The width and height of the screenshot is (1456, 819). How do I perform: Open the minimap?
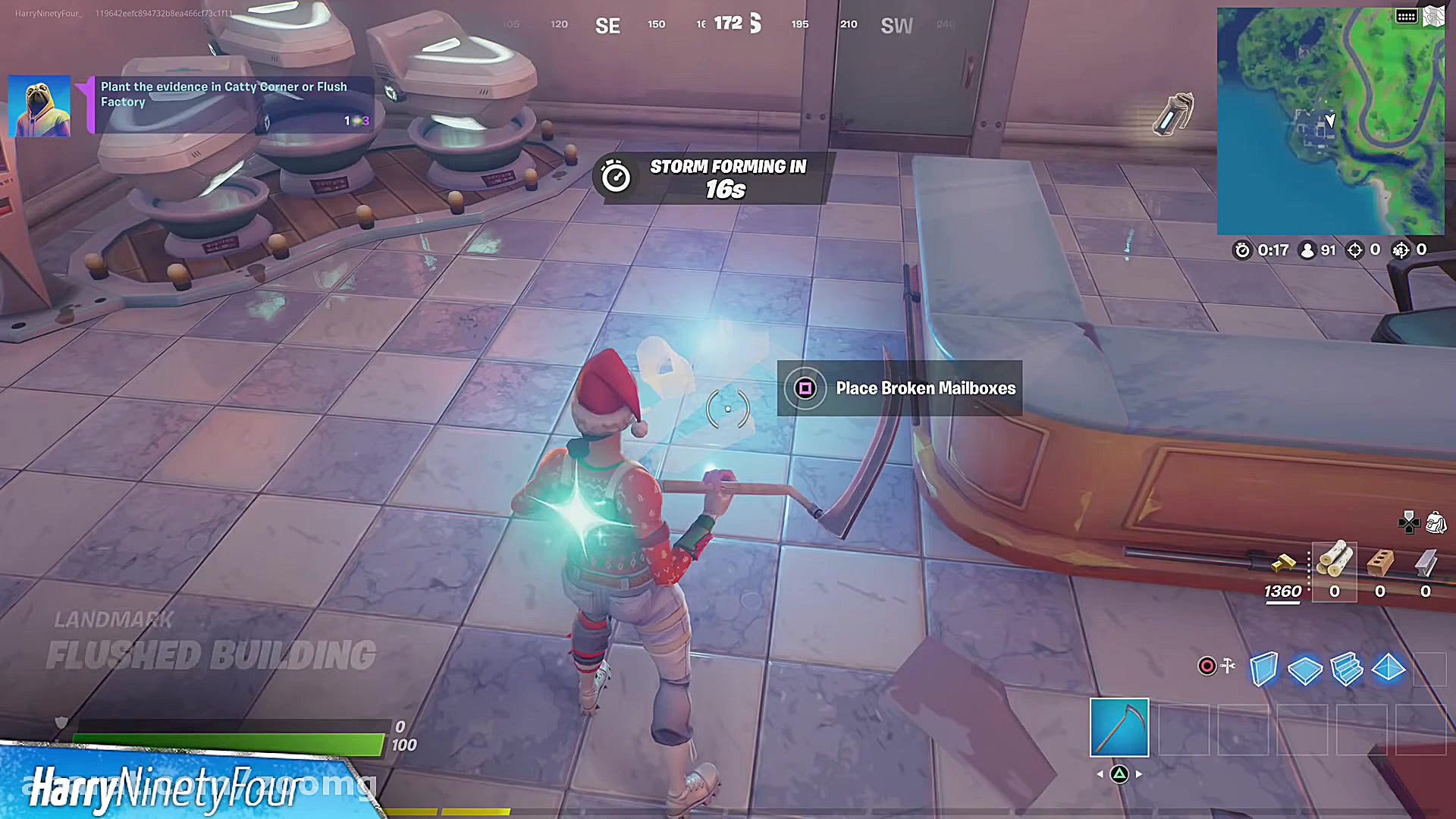[1330, 121]
